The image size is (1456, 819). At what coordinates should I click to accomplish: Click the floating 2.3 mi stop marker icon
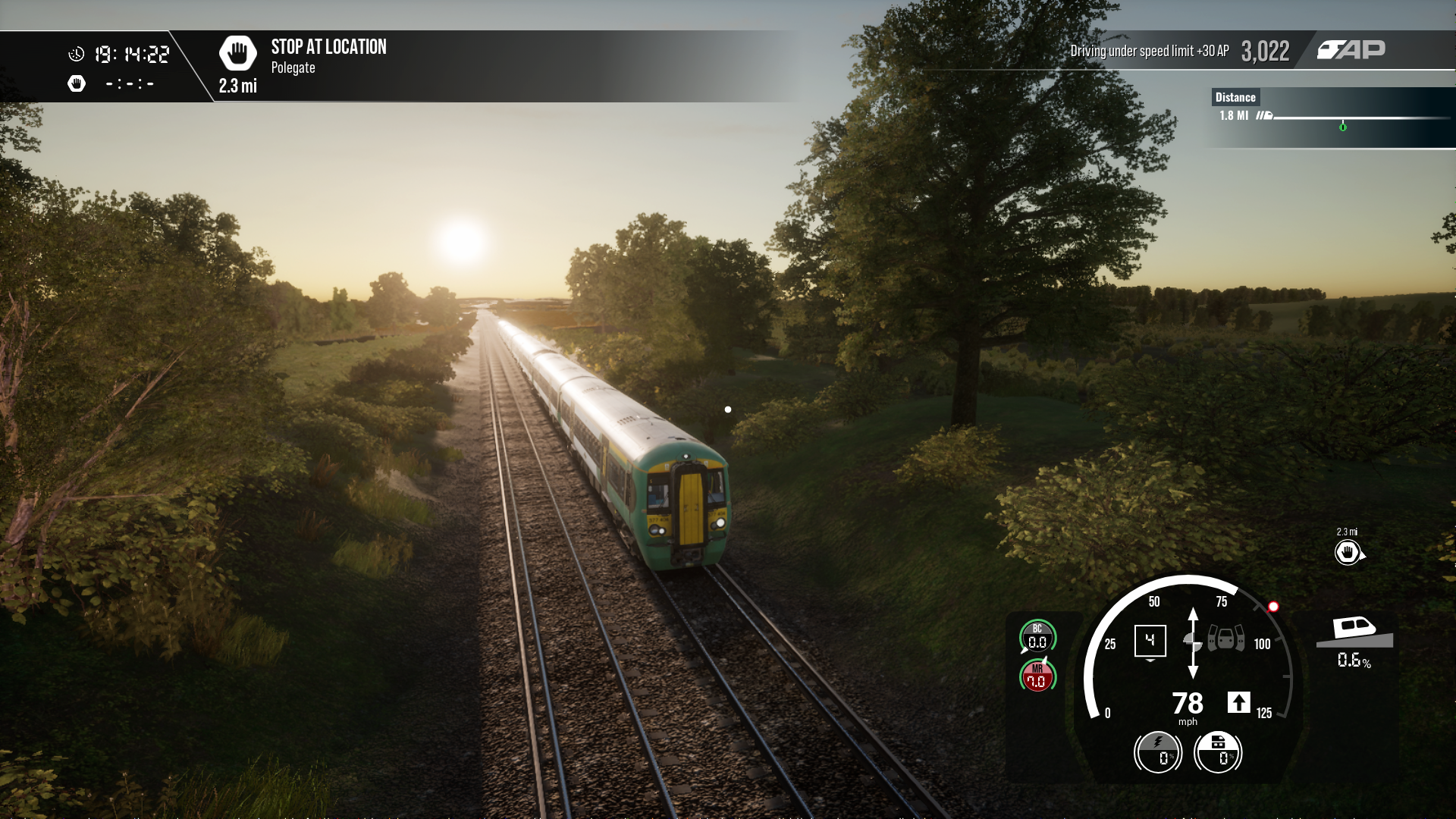pos(1348,552)
